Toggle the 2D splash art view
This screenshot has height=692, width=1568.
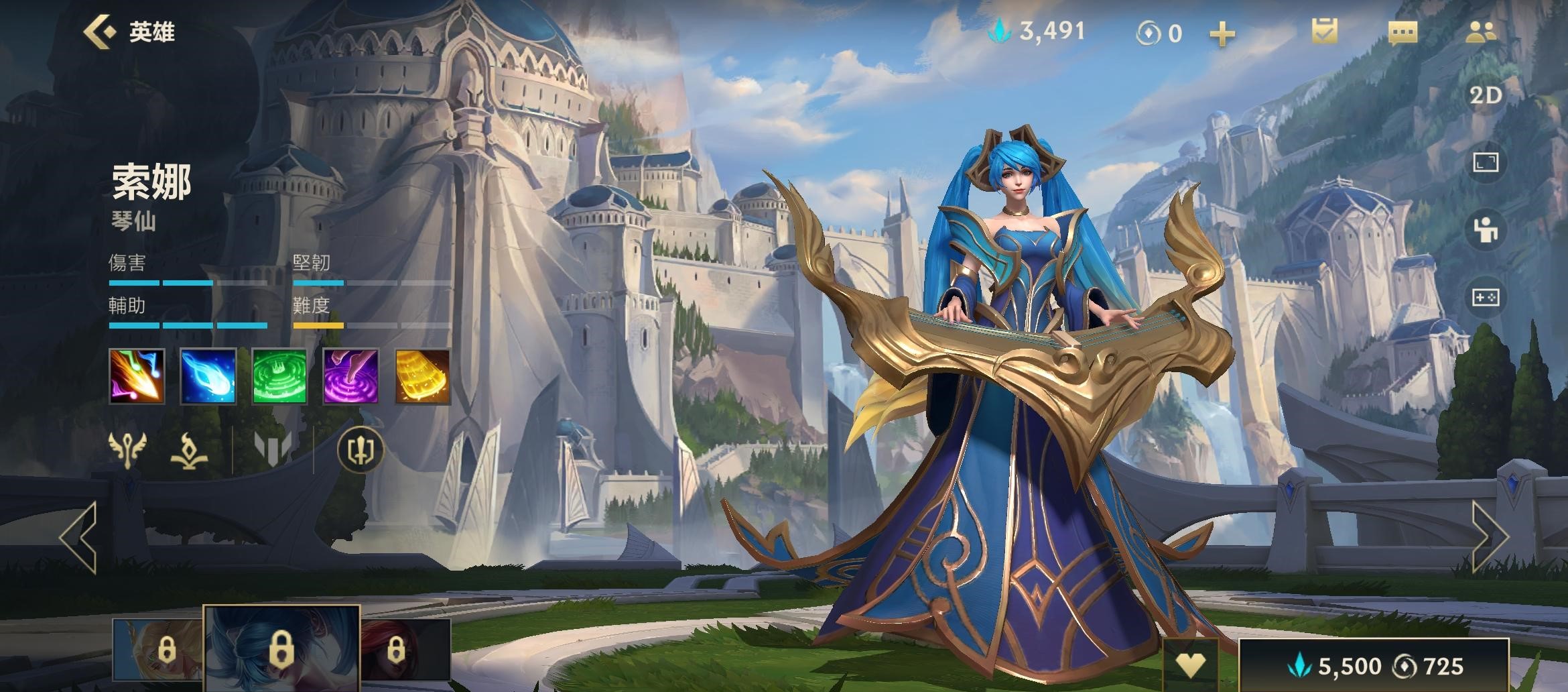(1485, 96)
